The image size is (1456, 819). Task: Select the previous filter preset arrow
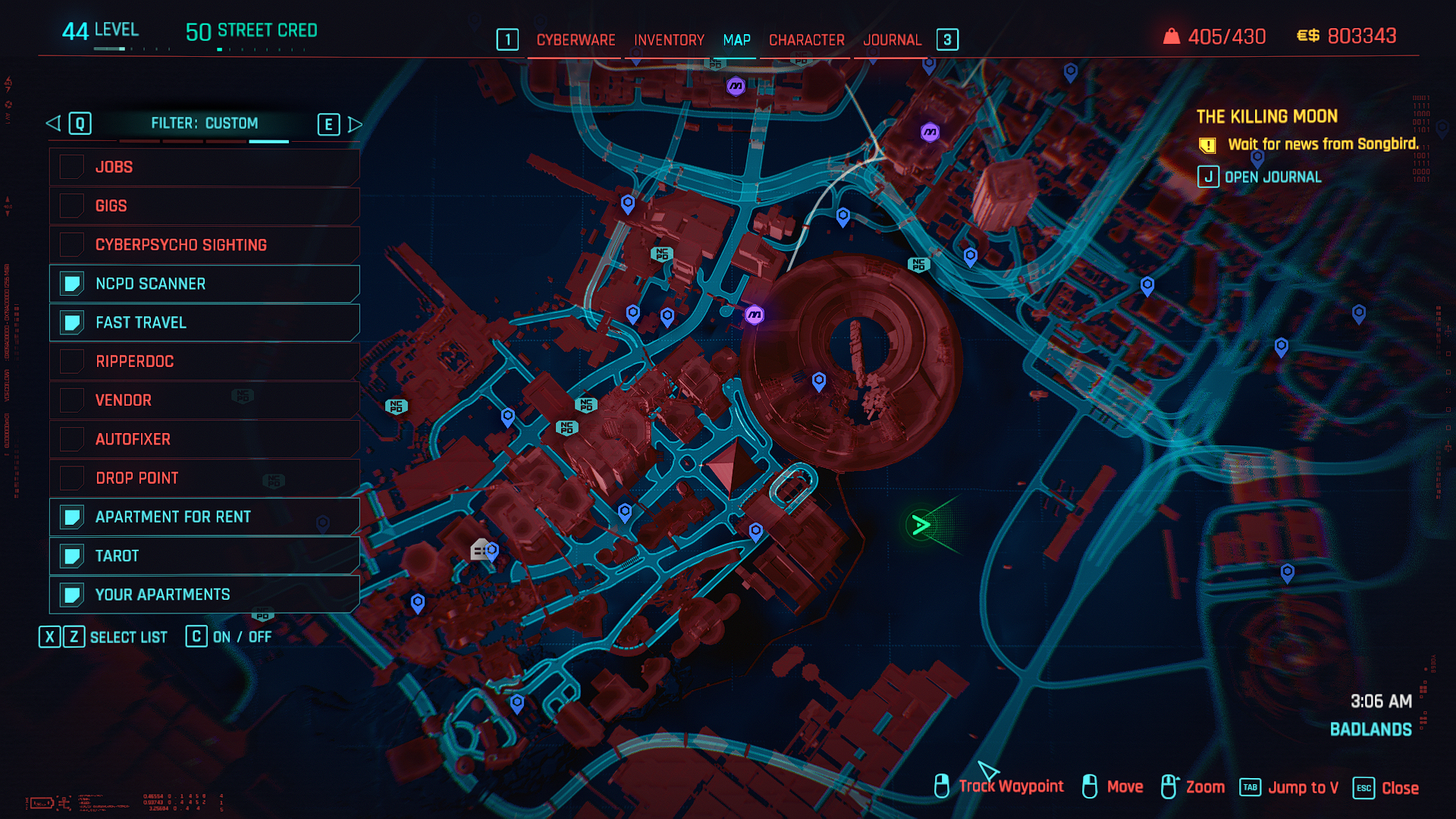tap(53, 123)
